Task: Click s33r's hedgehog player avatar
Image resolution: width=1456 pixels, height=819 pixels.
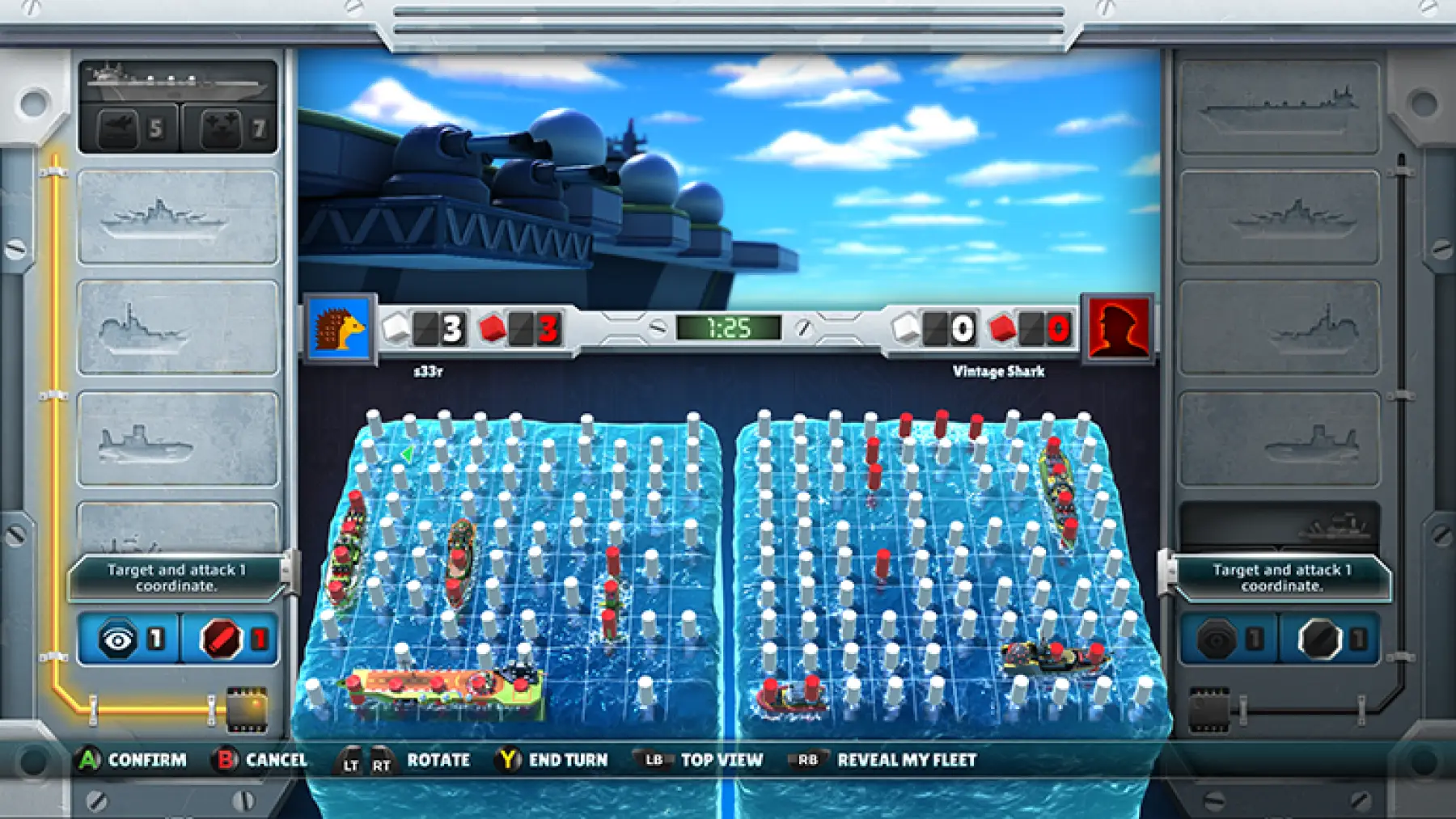Action: [340, 329]
